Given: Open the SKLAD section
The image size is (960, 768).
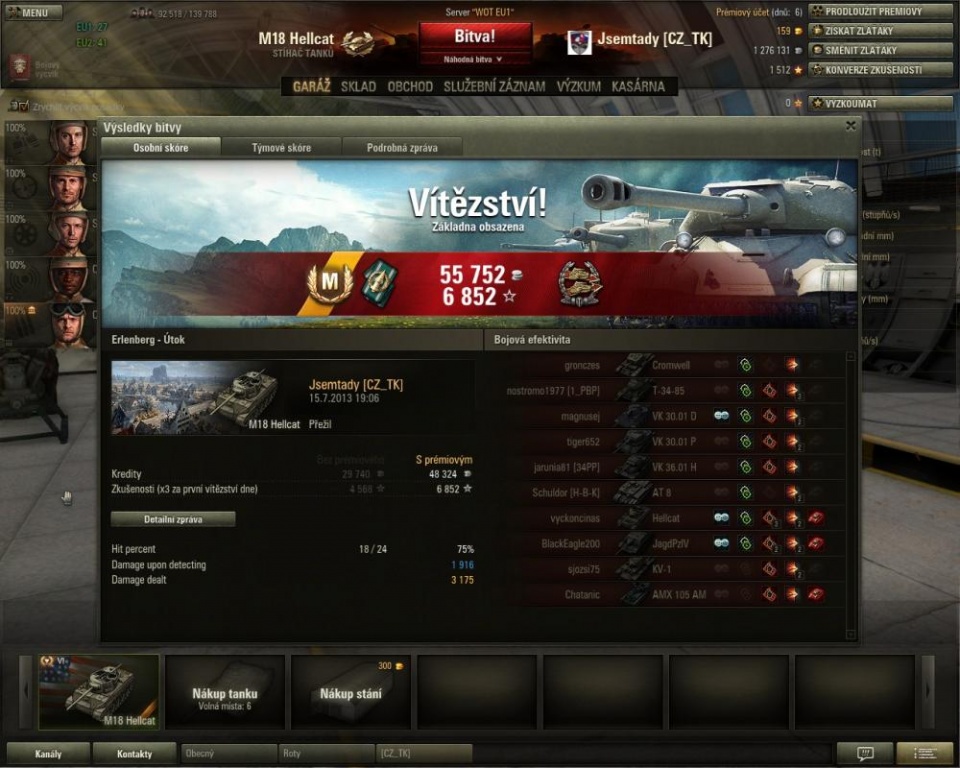Looking at the screenshot, I should point(358,87).
